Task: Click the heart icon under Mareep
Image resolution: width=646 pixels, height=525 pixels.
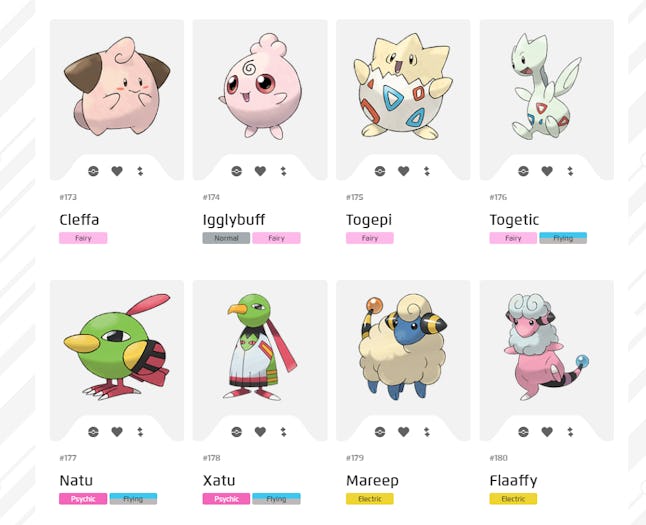Action: pos(404,432)
